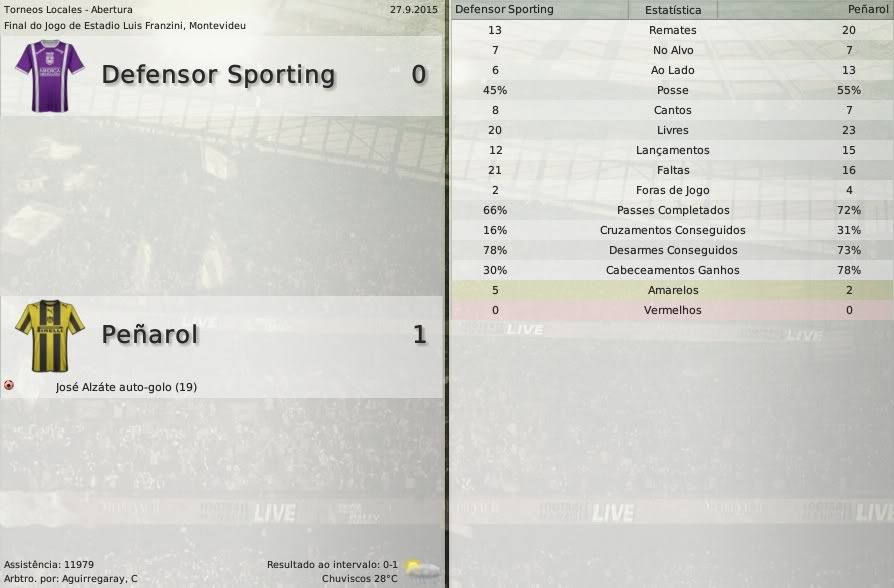The image size is (894, 588).
Task: Select the Amarelos yellow cards row
Action: tap(672, 290)
